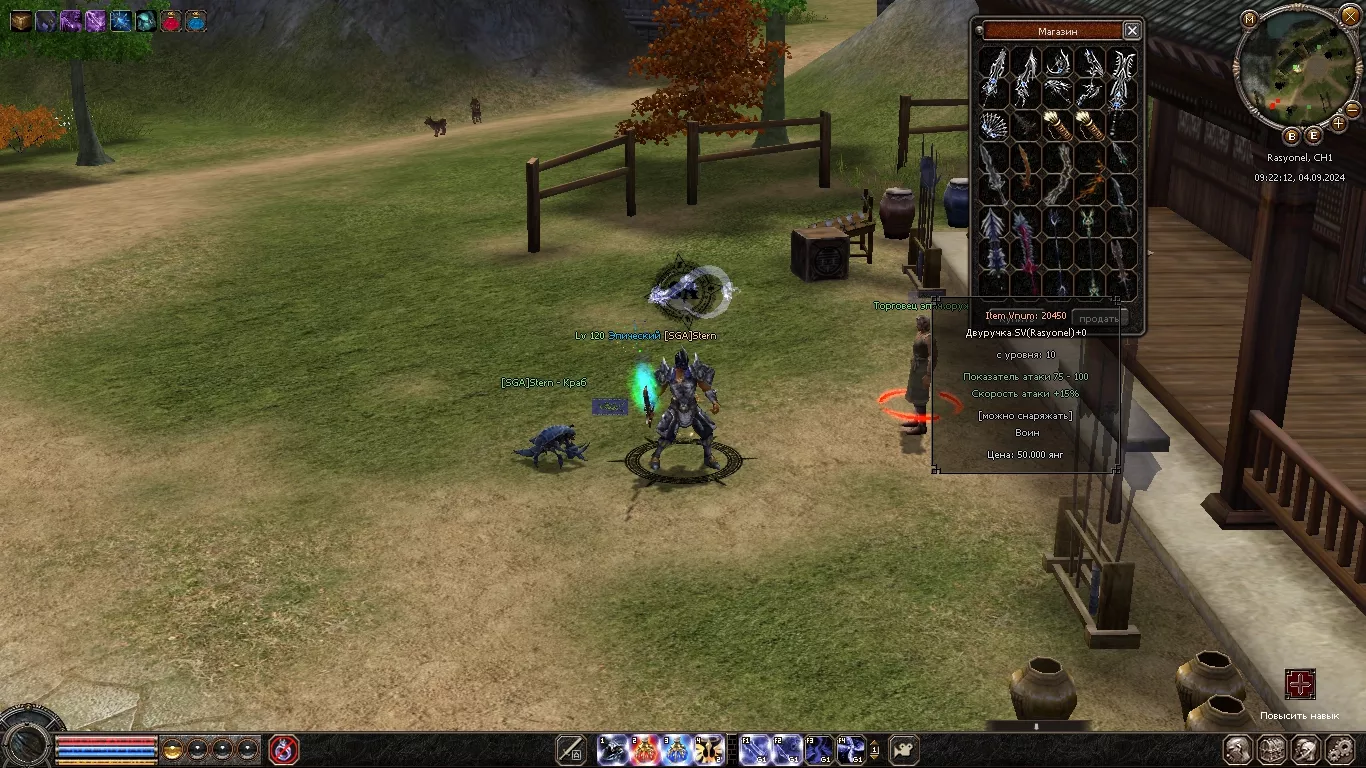
Task: Open the inventory chest button
Action: (1272, 749)
